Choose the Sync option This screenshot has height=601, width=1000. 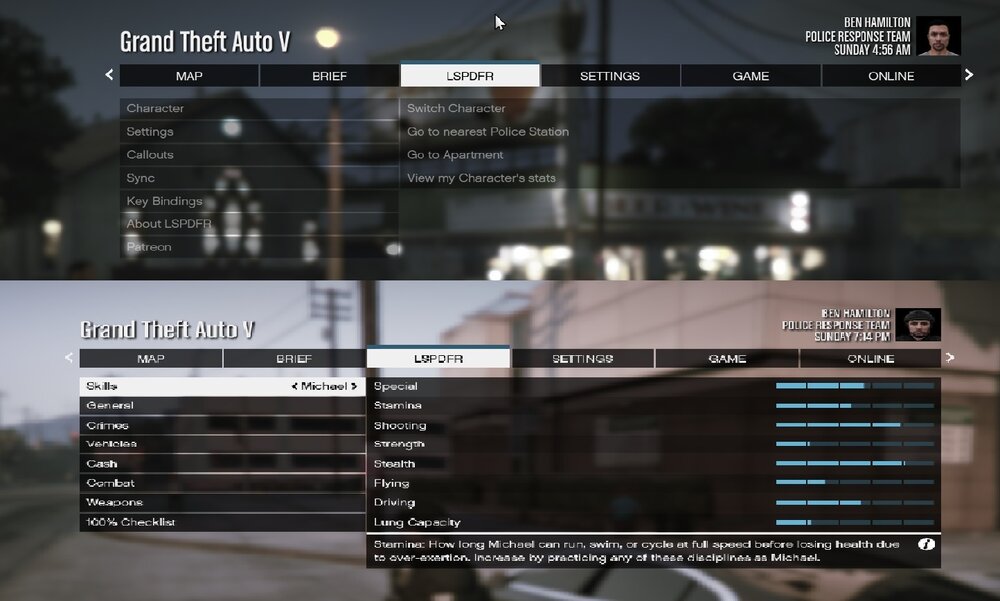point(141,178)
